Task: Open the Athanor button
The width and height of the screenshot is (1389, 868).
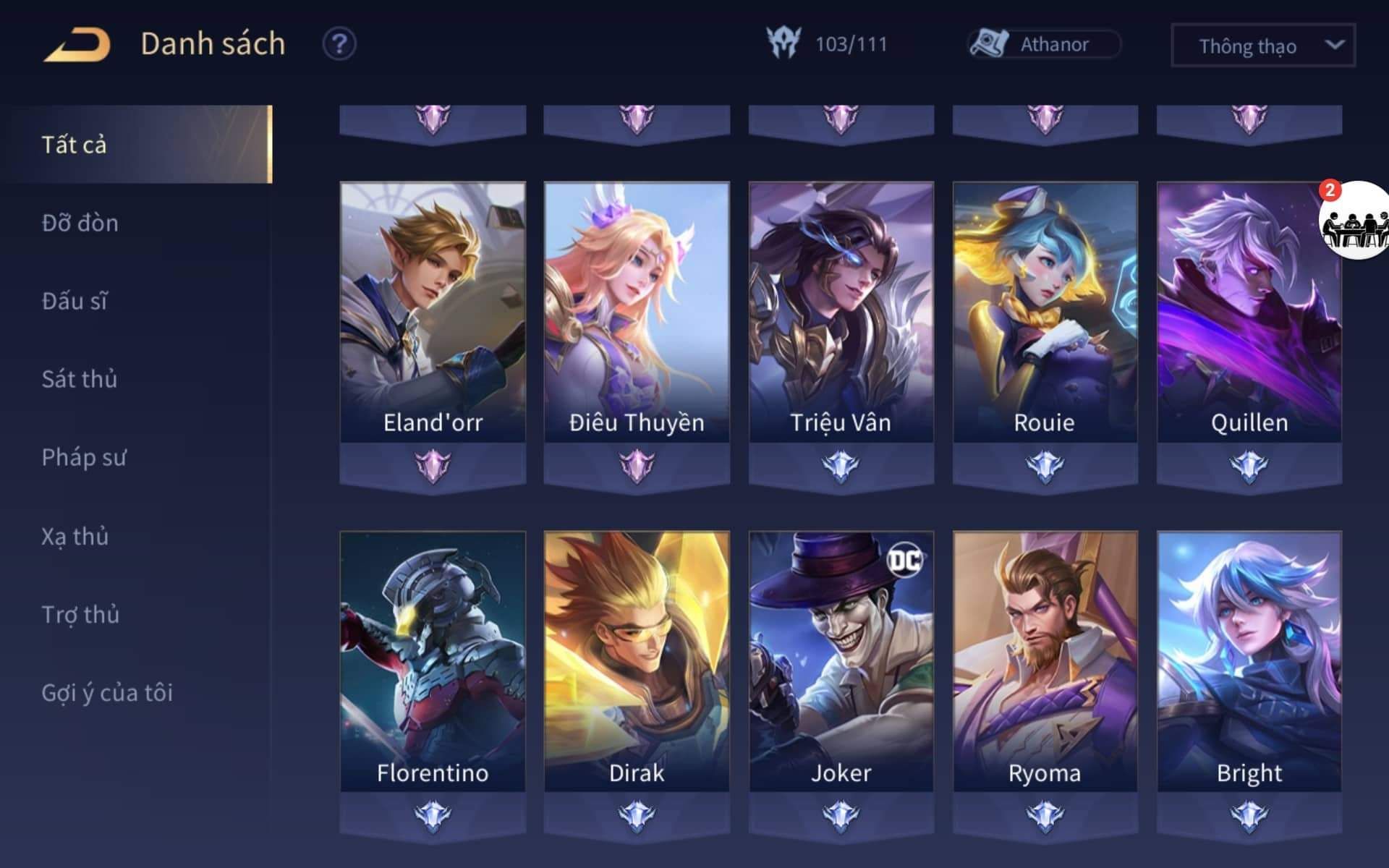Action: pos(1045,44)
